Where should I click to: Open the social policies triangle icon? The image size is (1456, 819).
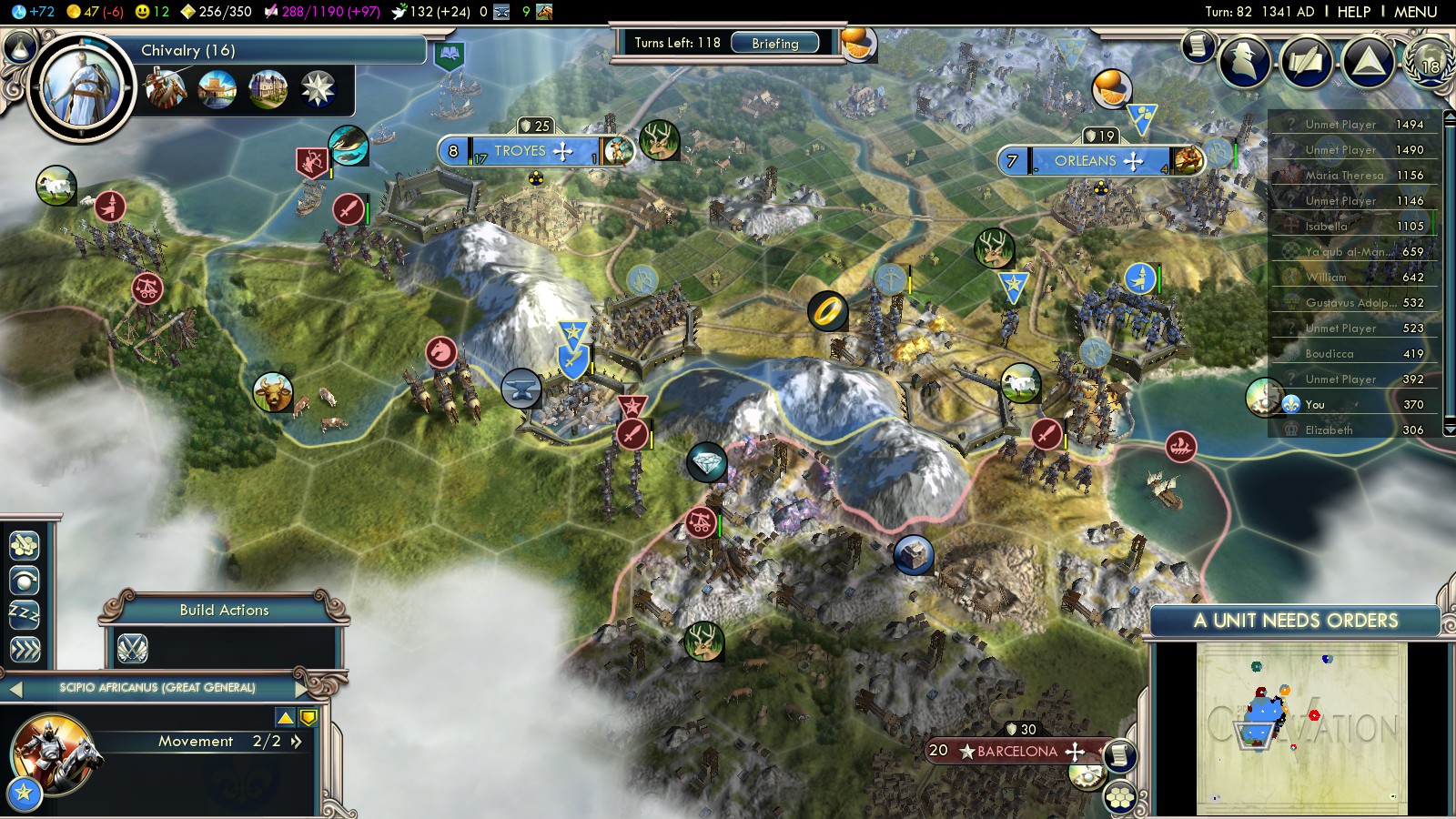(x=1368, y=61)
